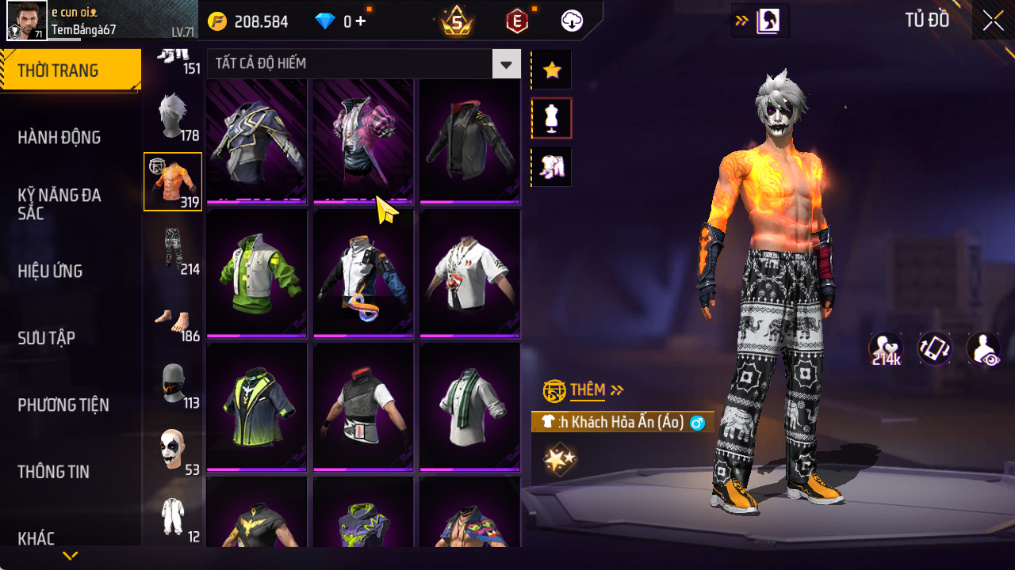Show the Phương Tiện category
Image resolution: width=1015 pixels, height=570 pixels.
[x=63, y=405]
